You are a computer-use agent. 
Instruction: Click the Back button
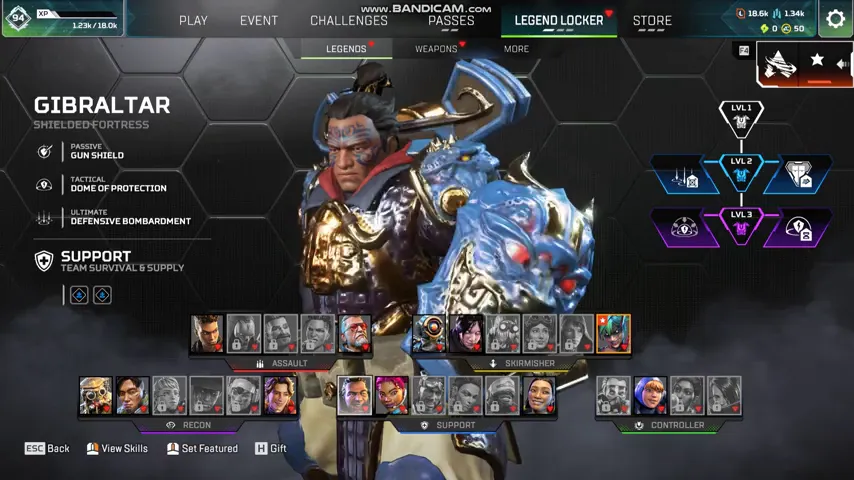(x=47, y=448)
